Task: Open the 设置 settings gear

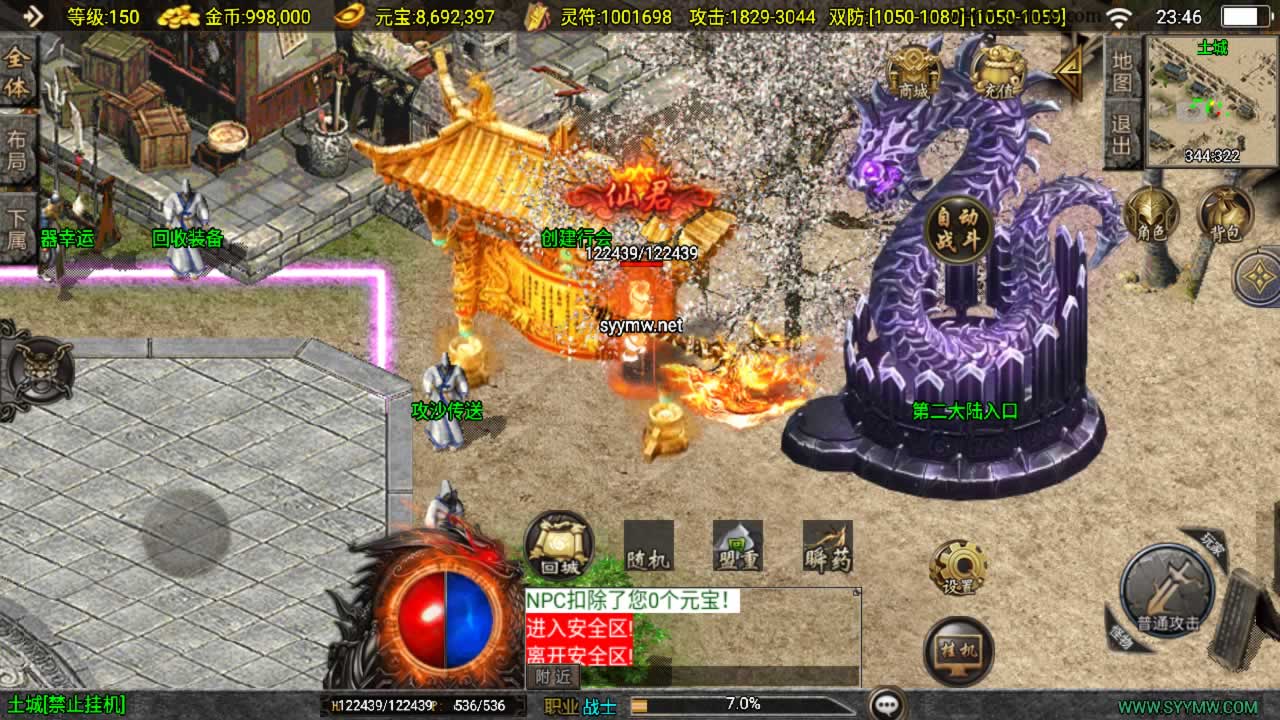Action: 958,569
